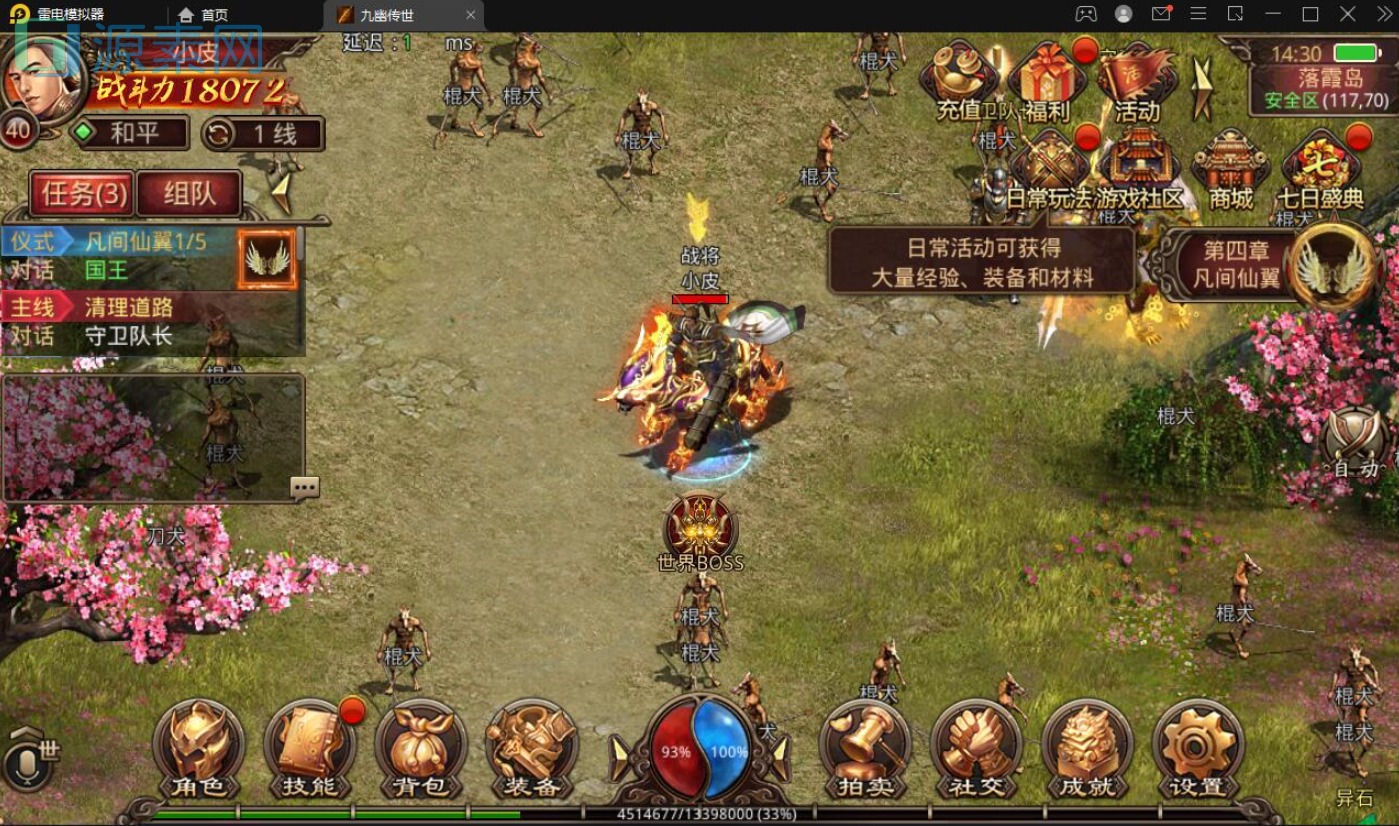Image resolution: width=1399 pixels, height=826 pixels.
Task: Switch to the 组队 team tab
Action: (x=189, y=194)
